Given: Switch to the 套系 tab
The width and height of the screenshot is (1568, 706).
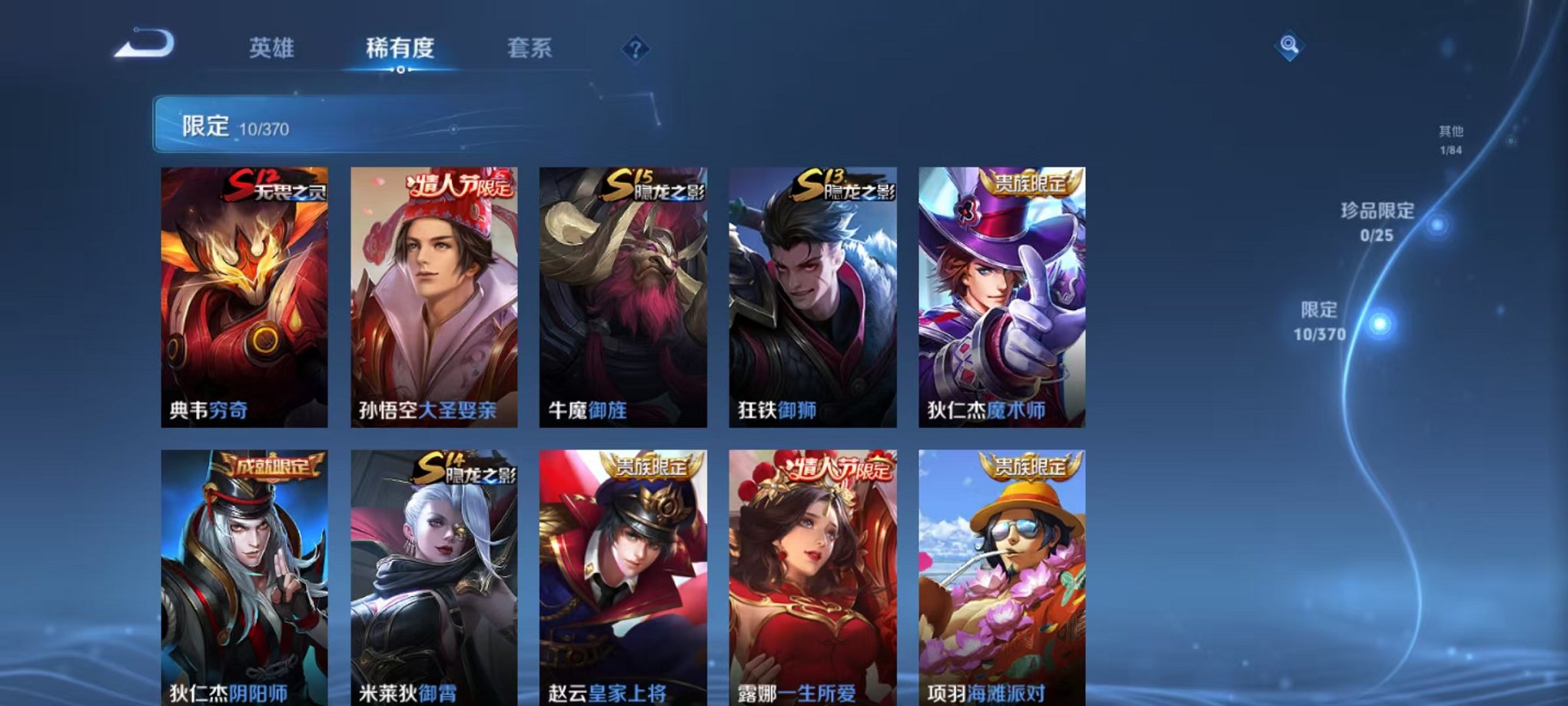Looking at the screenshot, I should click(531, 48).
